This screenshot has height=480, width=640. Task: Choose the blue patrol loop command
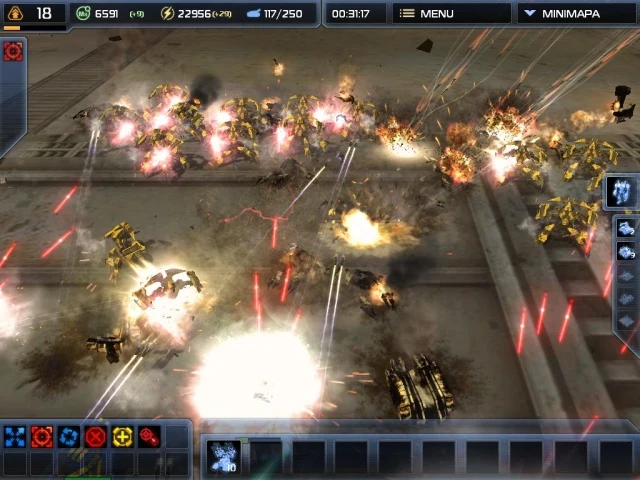68,436
